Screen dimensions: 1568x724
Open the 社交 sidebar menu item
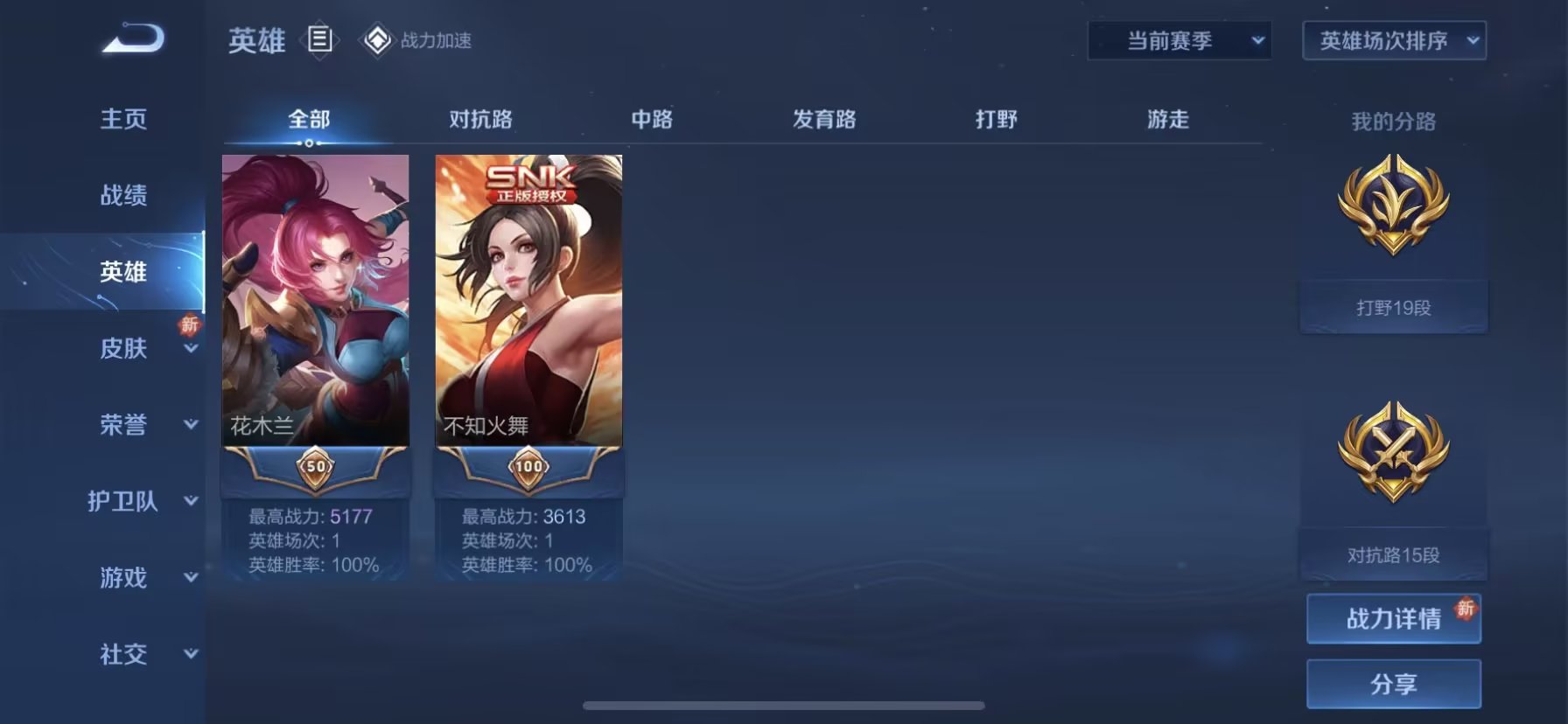(122, 655)
